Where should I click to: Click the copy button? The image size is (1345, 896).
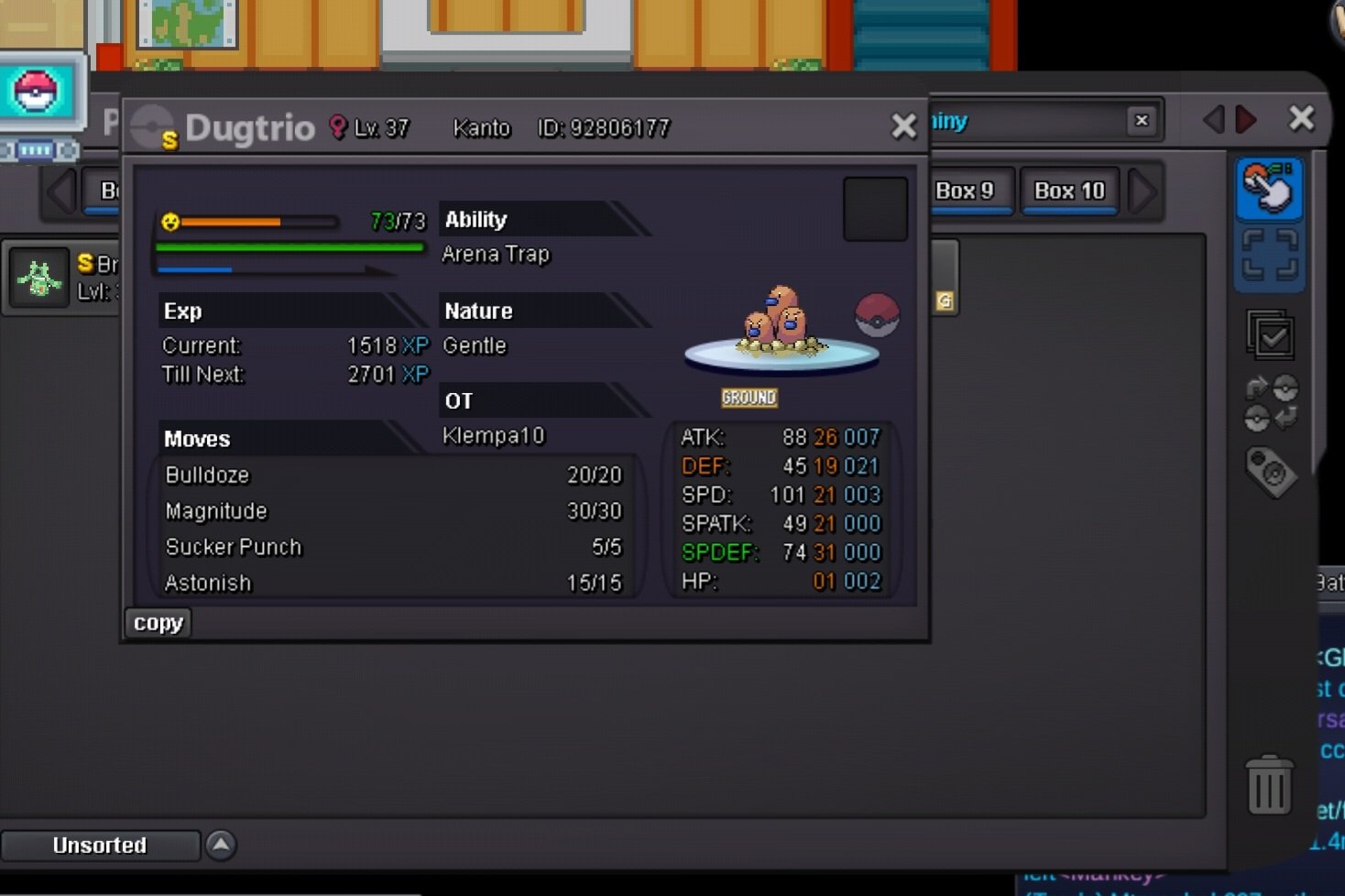click(x=158, y=623)
